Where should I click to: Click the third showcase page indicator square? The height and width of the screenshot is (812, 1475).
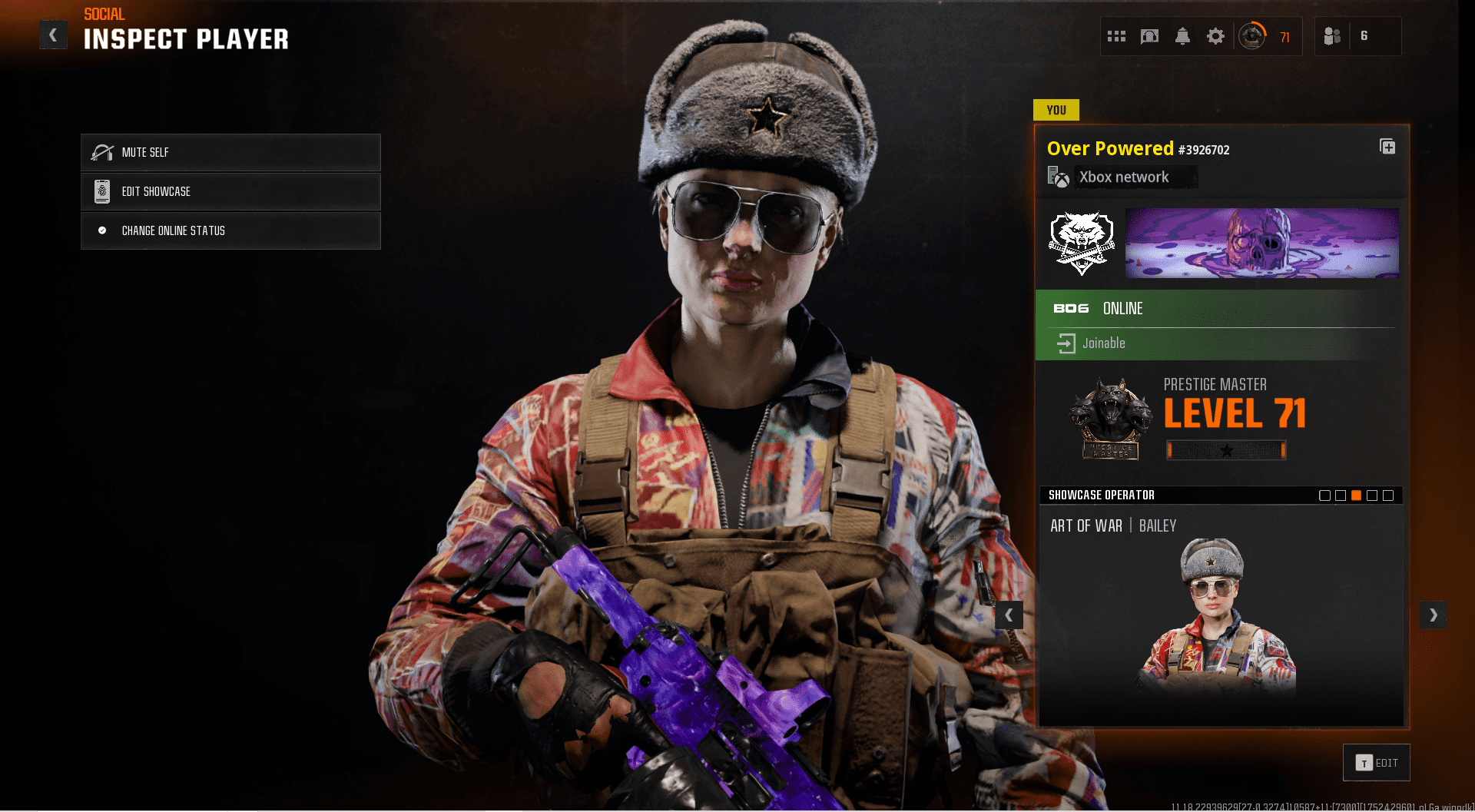tap(1357, 495)
